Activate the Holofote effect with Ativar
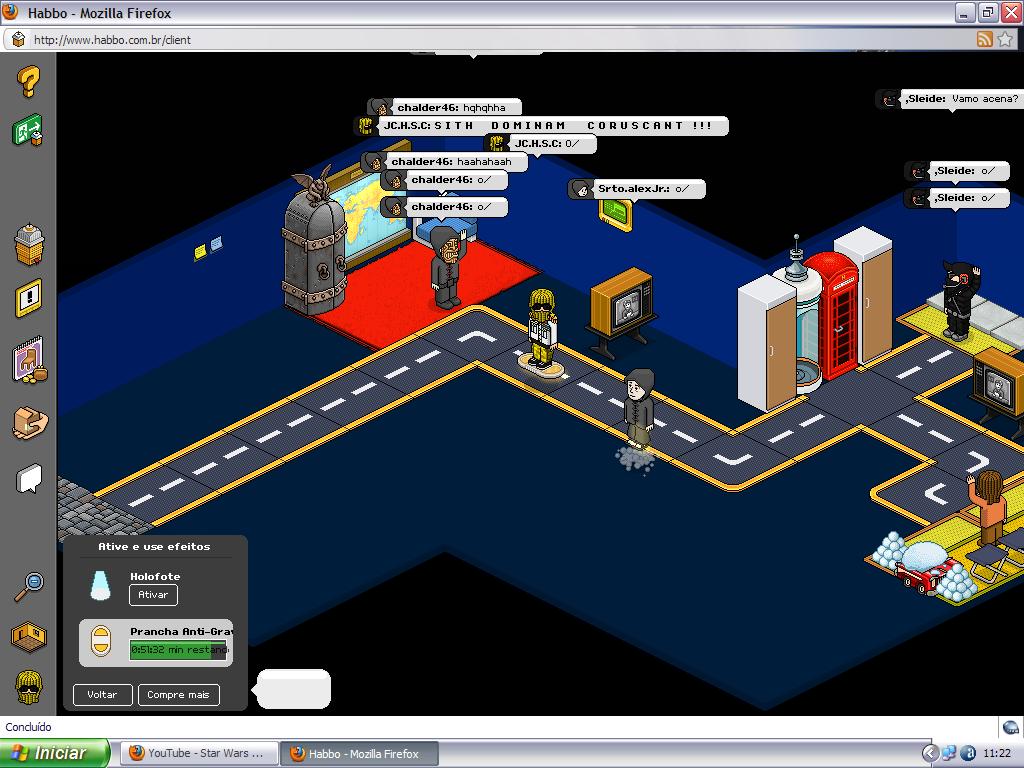 (153, 594)
